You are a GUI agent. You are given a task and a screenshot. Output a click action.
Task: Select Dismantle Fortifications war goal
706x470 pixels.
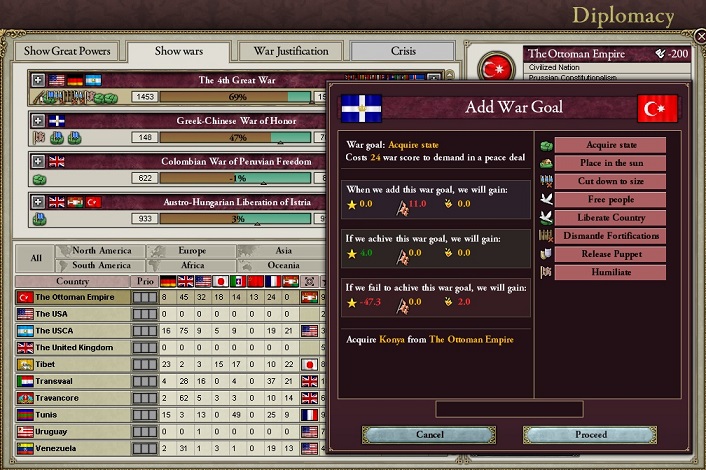click(x=609, y=236)
